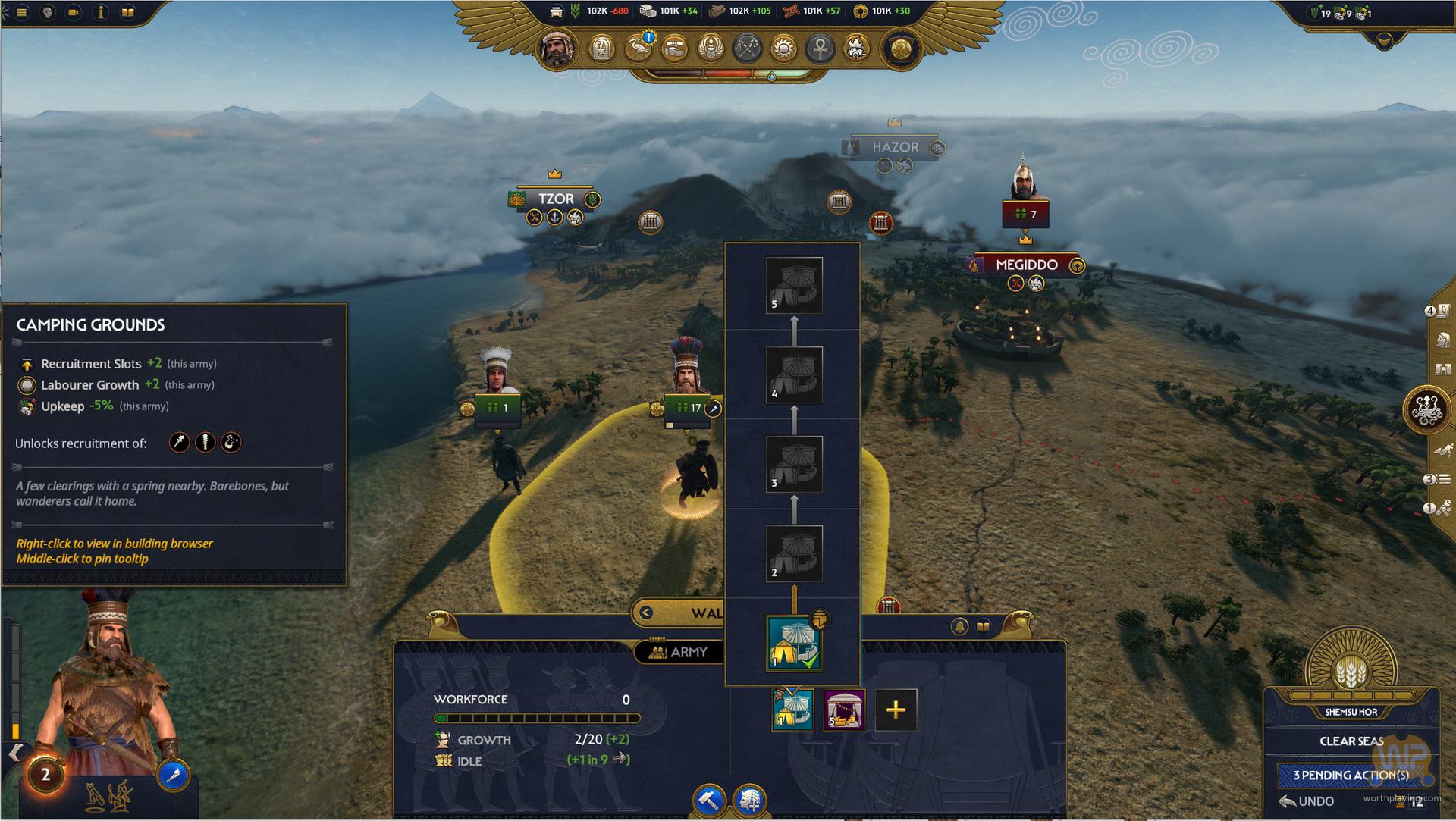Choose the level 5 camp upgrade

point(794,285)
